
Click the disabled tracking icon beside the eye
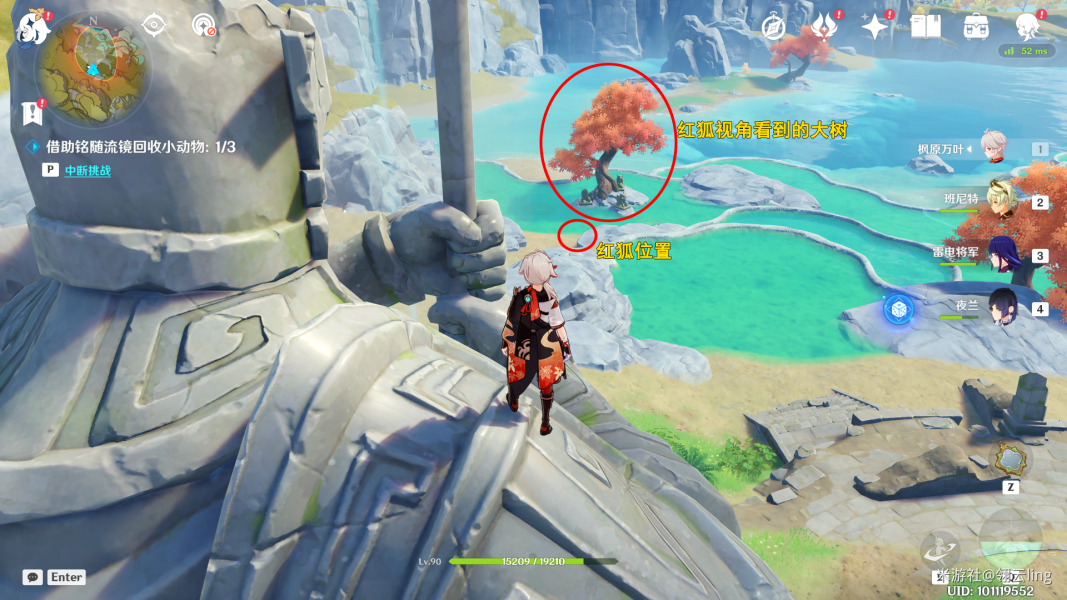pyautogui.click(x=203, y=25)
